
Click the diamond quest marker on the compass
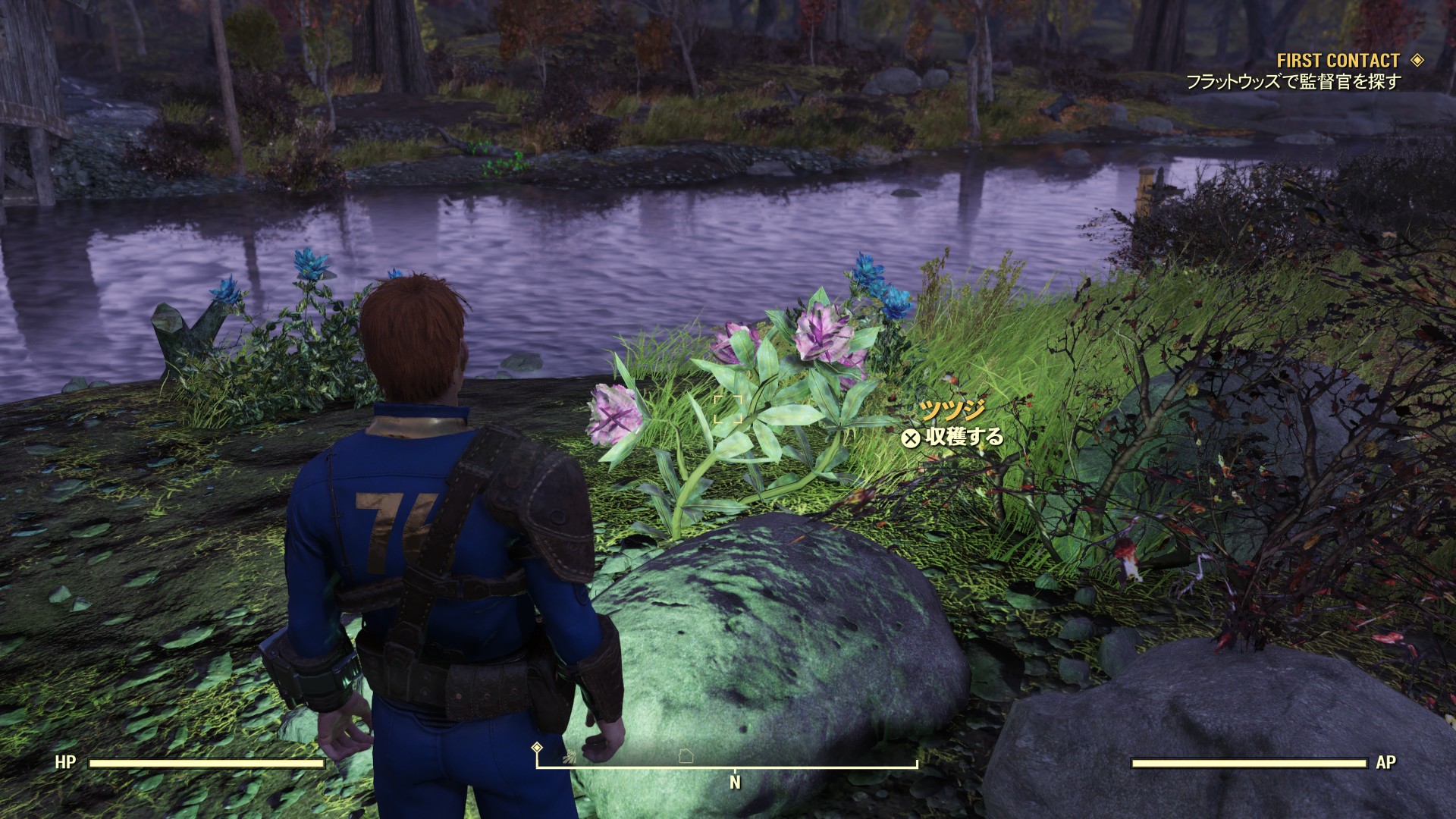coord(537,748)
